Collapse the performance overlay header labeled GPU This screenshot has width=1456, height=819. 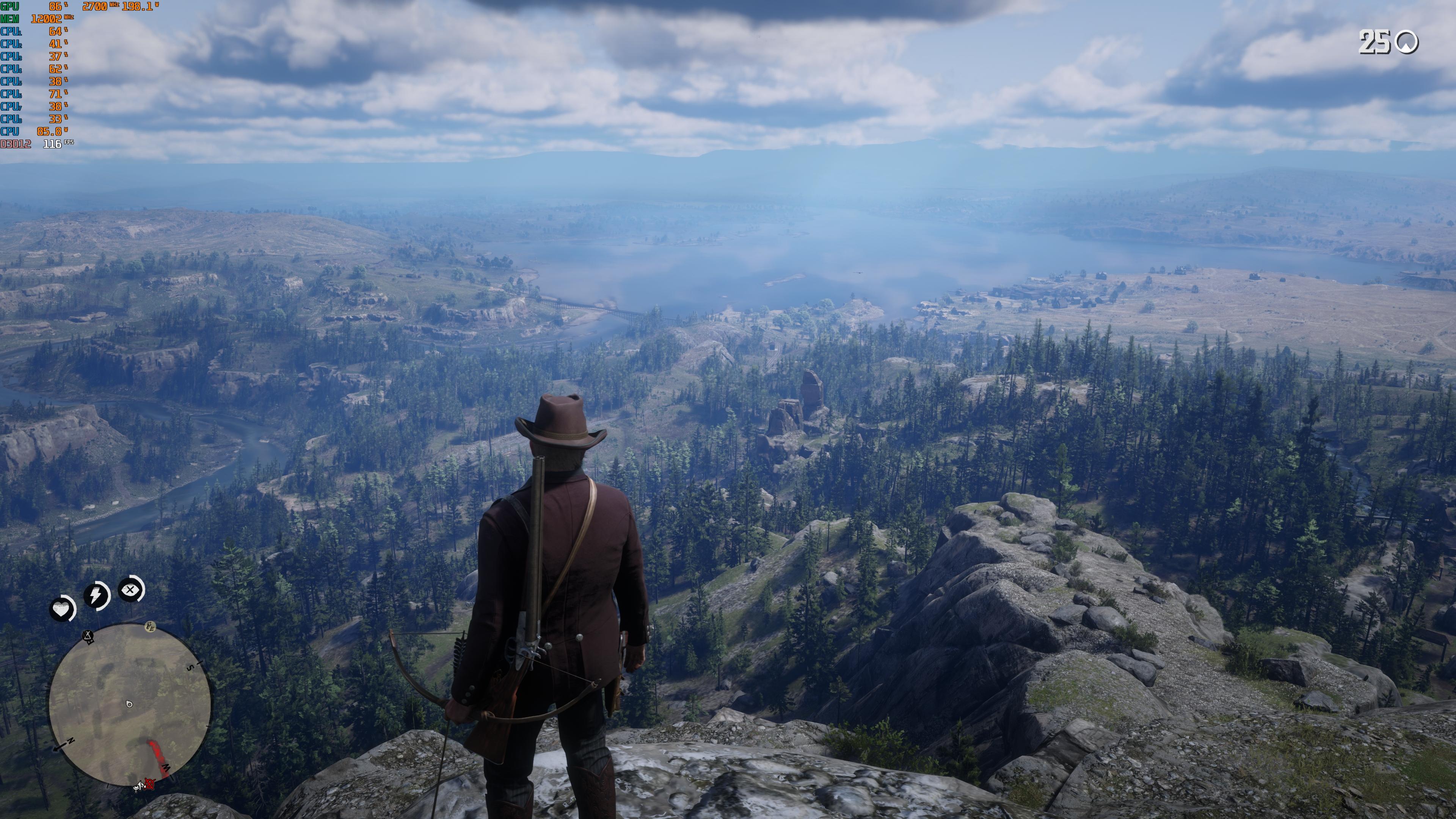pos(9,7)
